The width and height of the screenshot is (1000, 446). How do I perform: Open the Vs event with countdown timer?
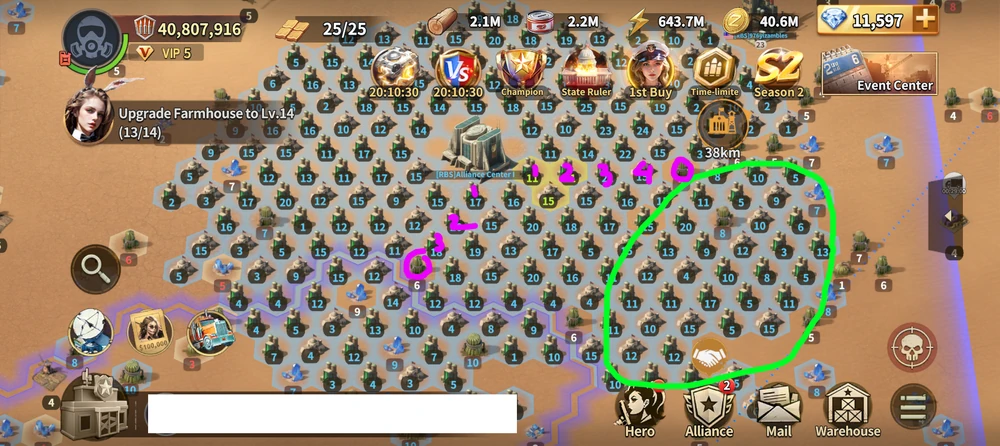(458, 72)
